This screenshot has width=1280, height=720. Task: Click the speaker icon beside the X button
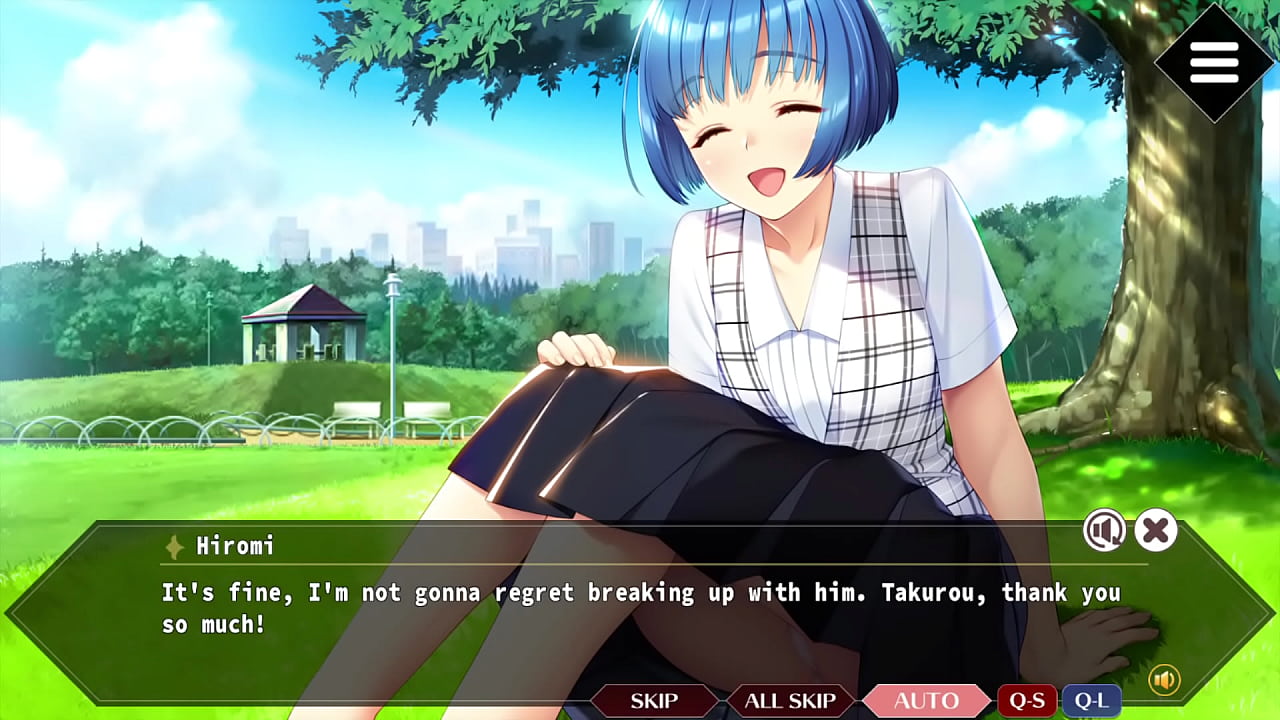click(1105, 530)
